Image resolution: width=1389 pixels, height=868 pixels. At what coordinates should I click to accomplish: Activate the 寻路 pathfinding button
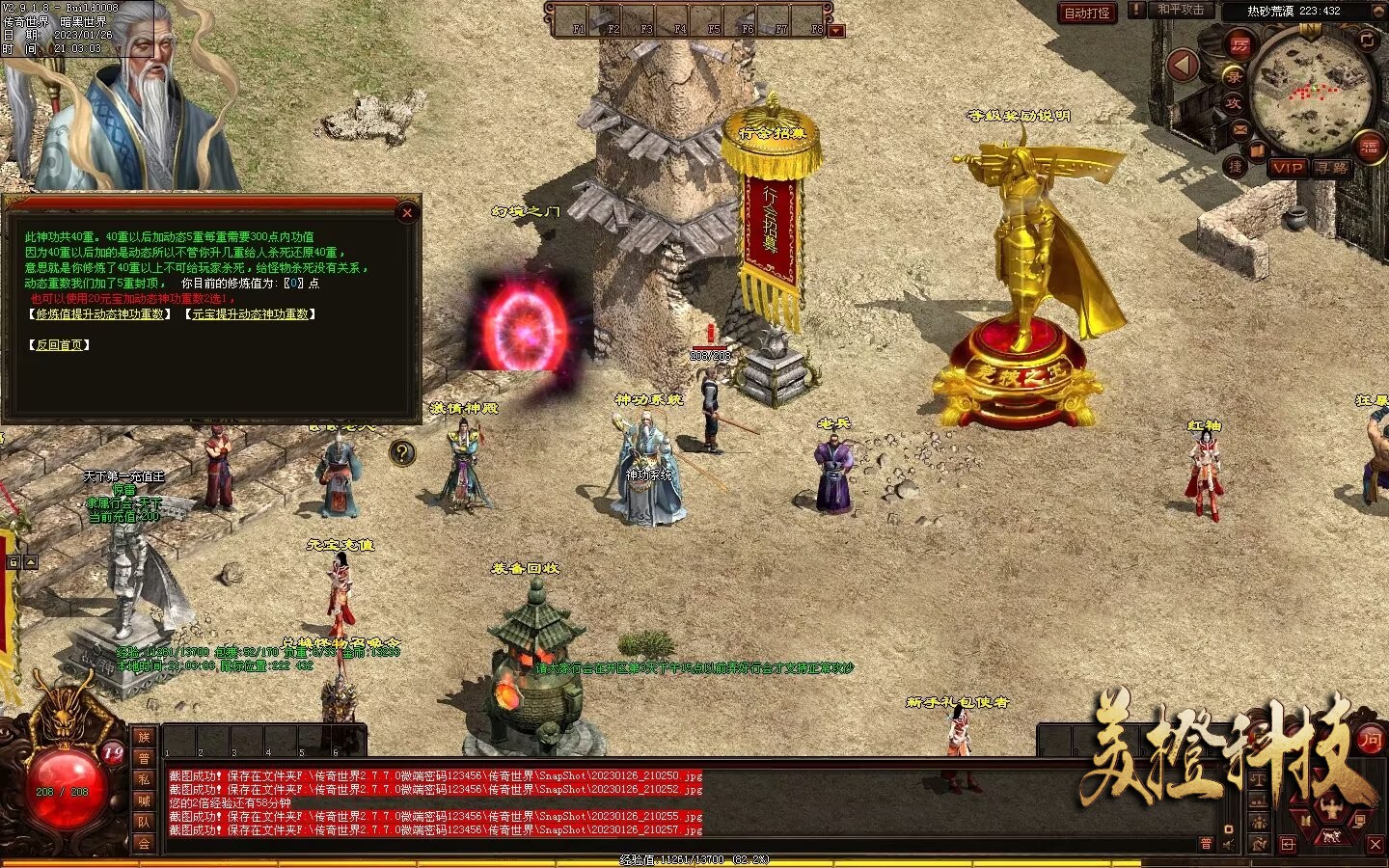[x=1331, y=168]
